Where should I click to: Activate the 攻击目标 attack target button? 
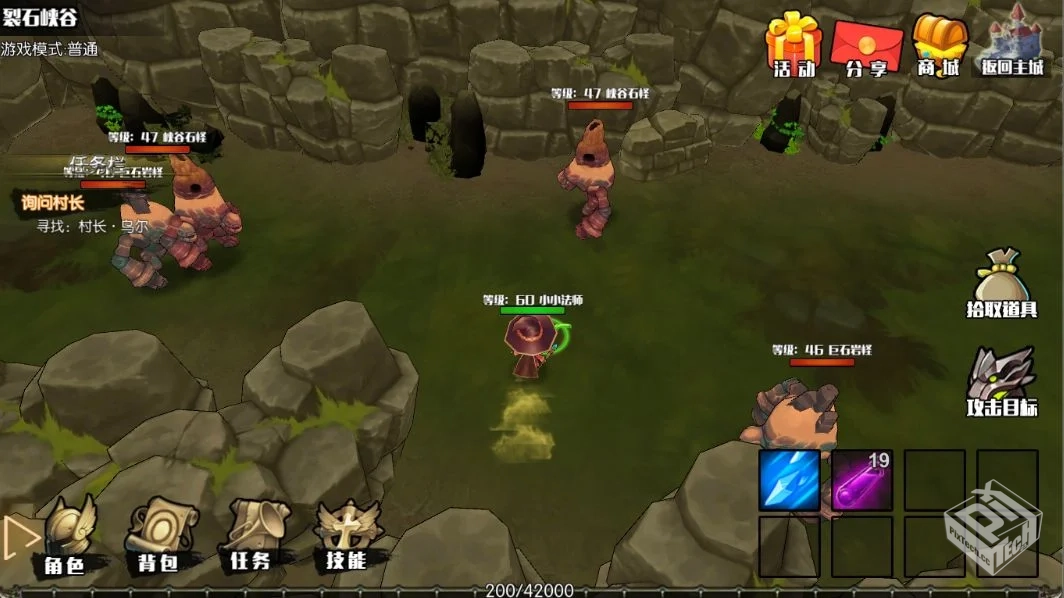click(x=1001, y=382)
